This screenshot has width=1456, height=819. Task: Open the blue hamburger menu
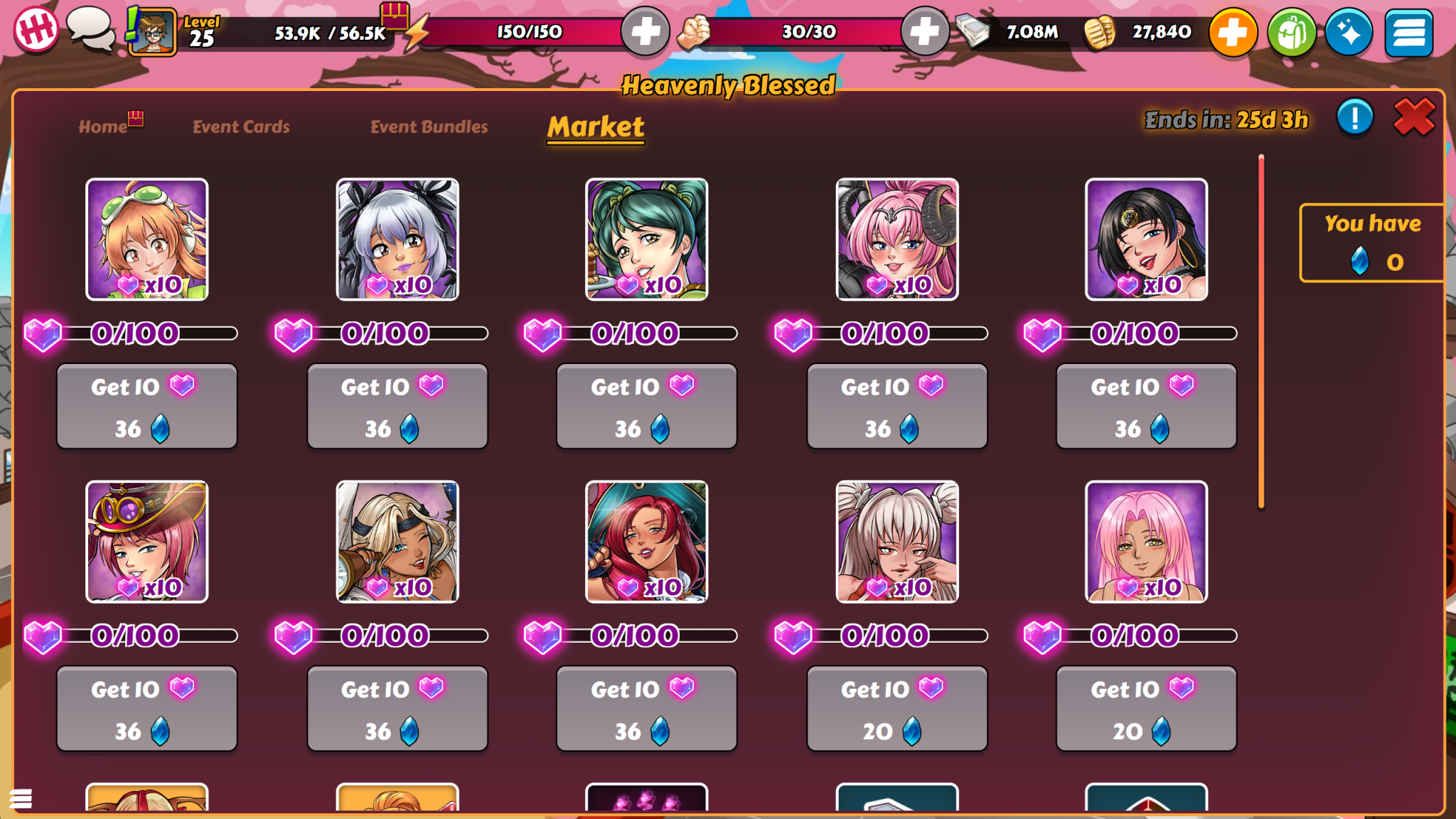[1409, 30]
